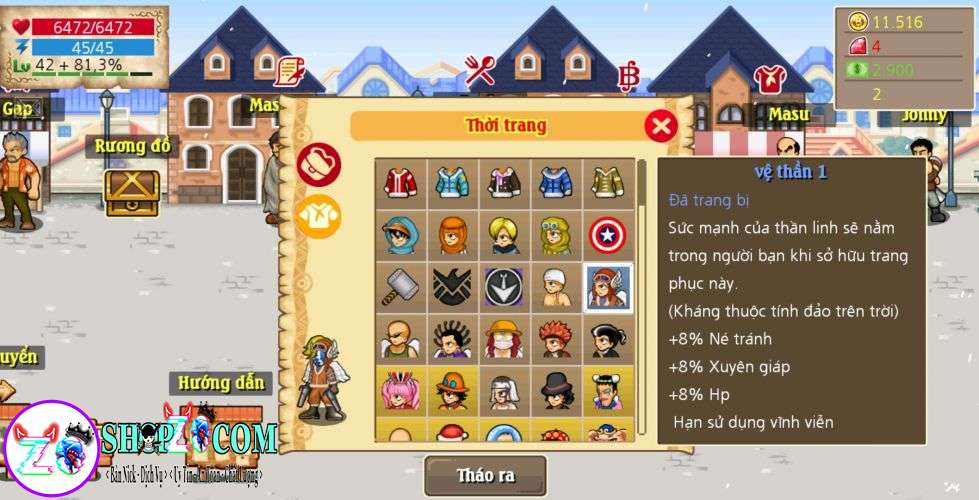Choose the olive green jacket

click(607, 183)
